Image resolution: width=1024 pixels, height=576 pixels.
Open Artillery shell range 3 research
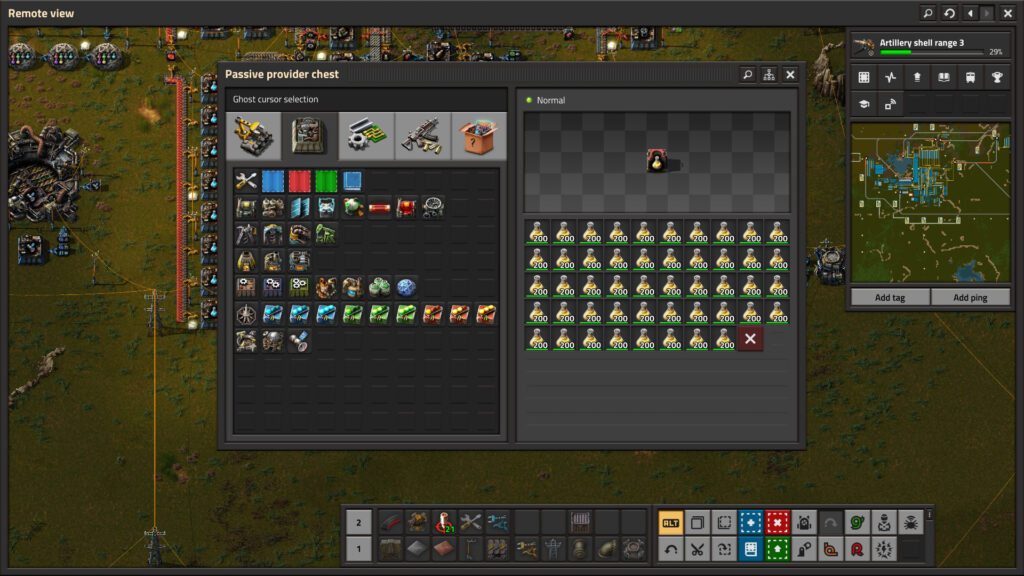(928, 46)
